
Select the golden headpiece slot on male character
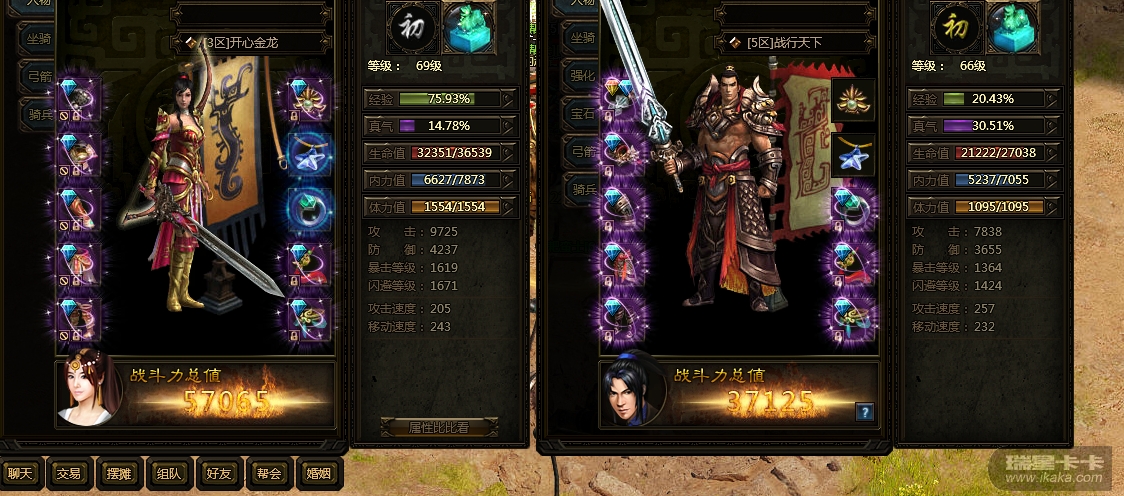[853, 100]
